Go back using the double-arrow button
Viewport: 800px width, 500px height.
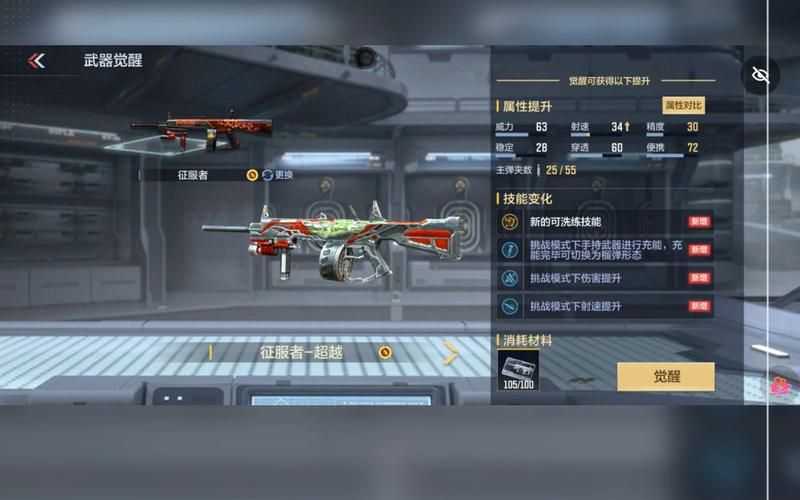(x=37, y=61)
